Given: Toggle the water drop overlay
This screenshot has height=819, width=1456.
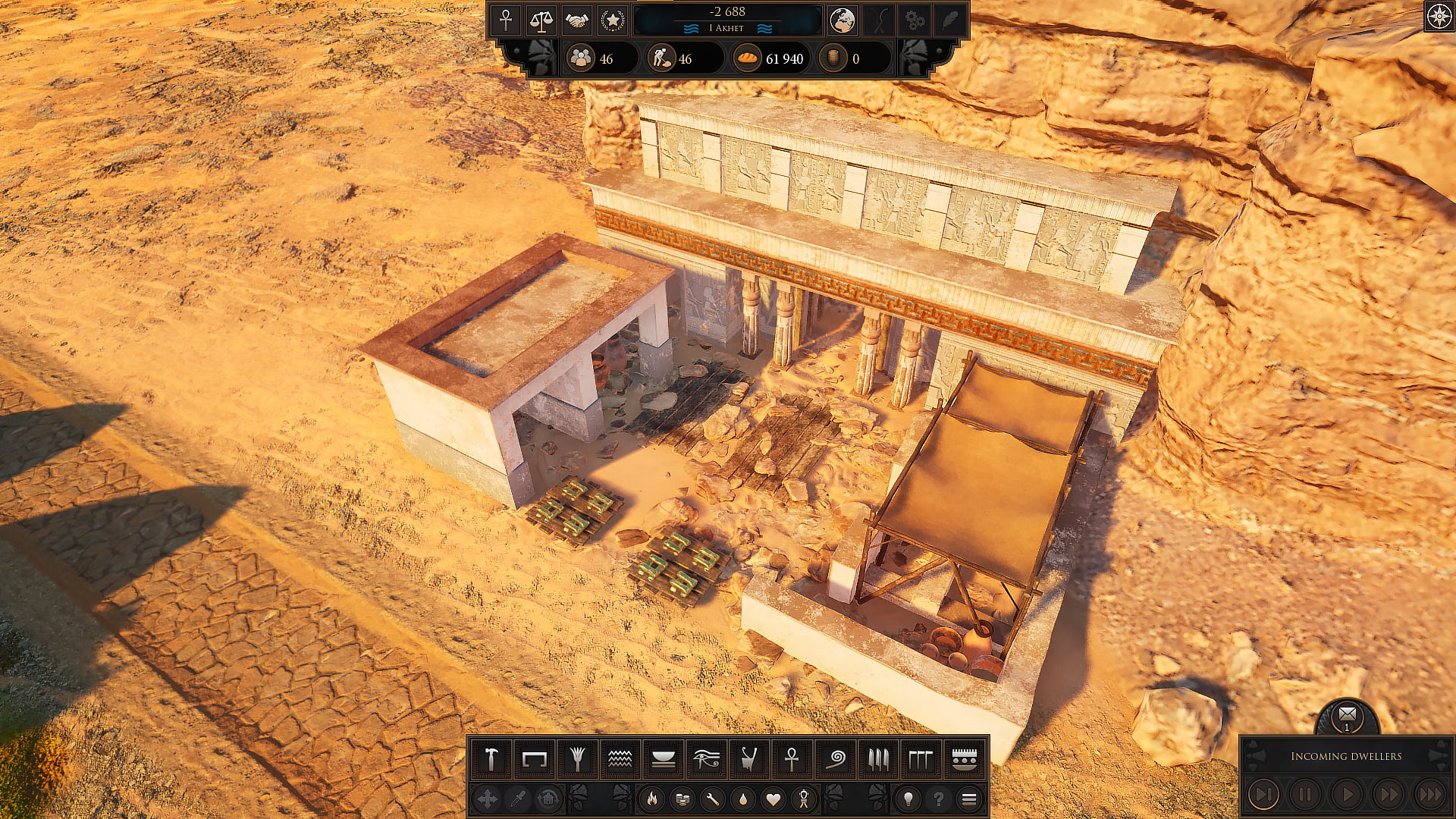Looking at the screenshot, I should [x=742, y=799].
